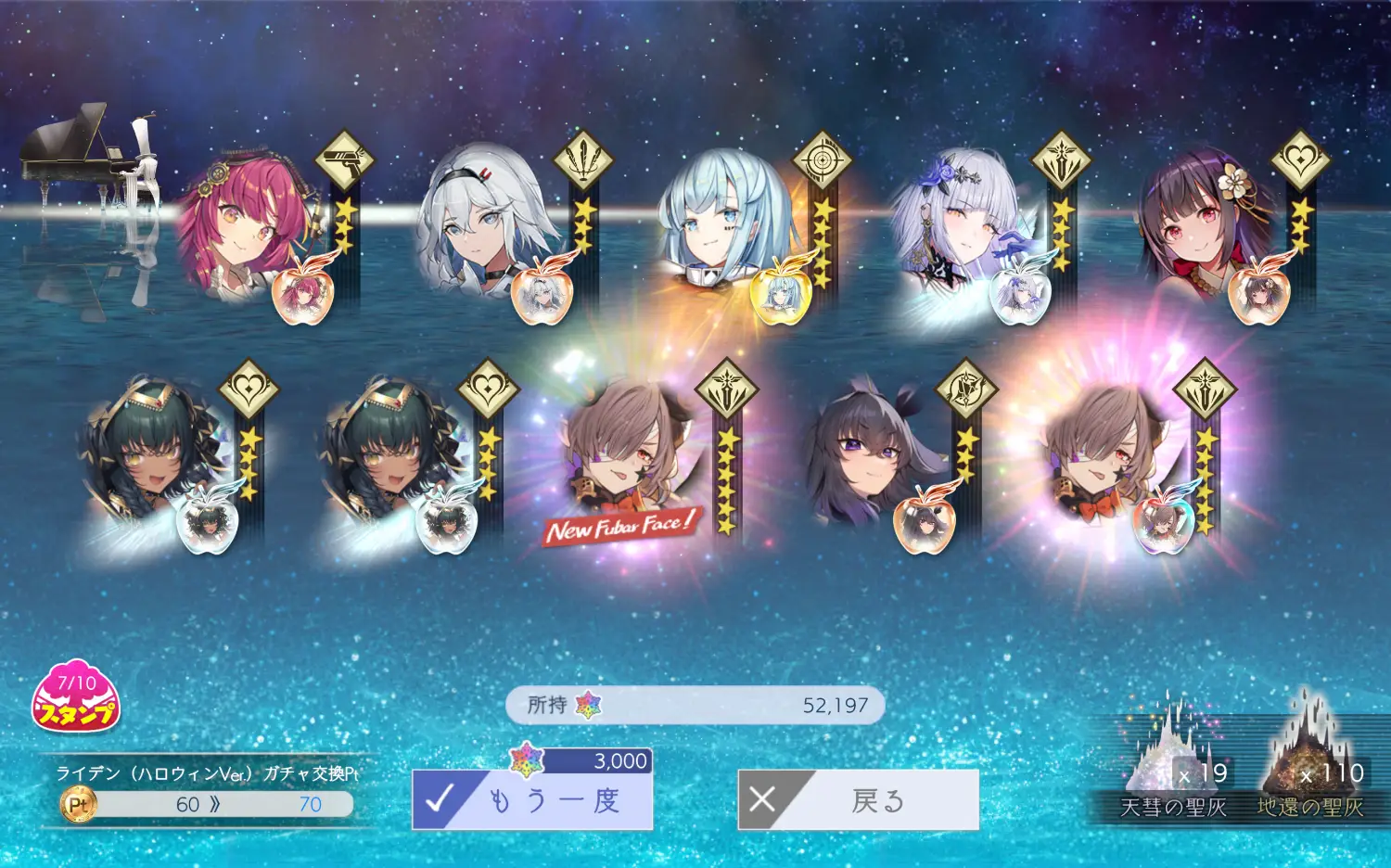Choose the light-blue-haired girl with golden glow
The image size is (1391, 868).
pos(719,223)
